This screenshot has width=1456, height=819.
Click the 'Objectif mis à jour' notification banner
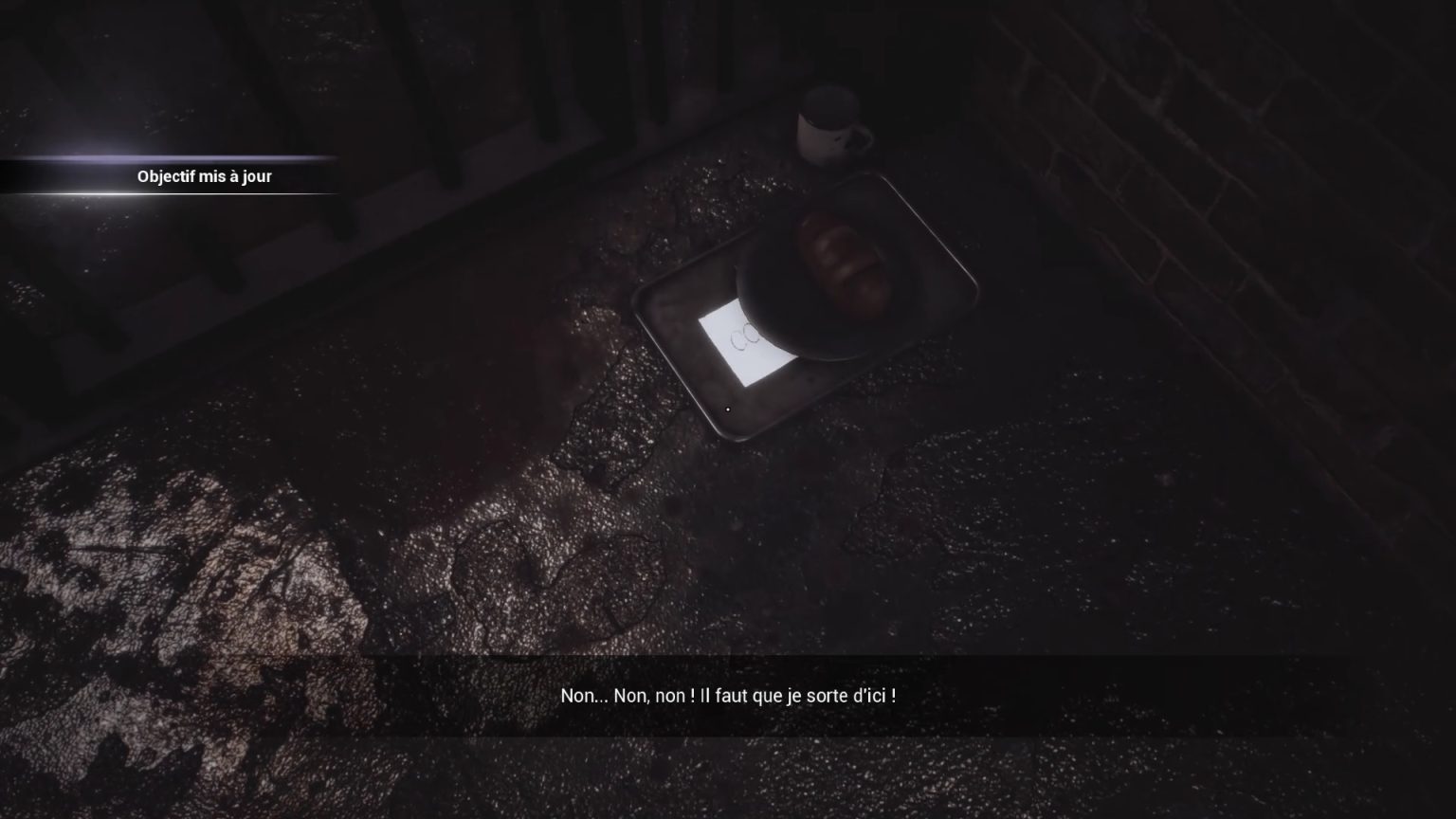(x=204, y=176)
